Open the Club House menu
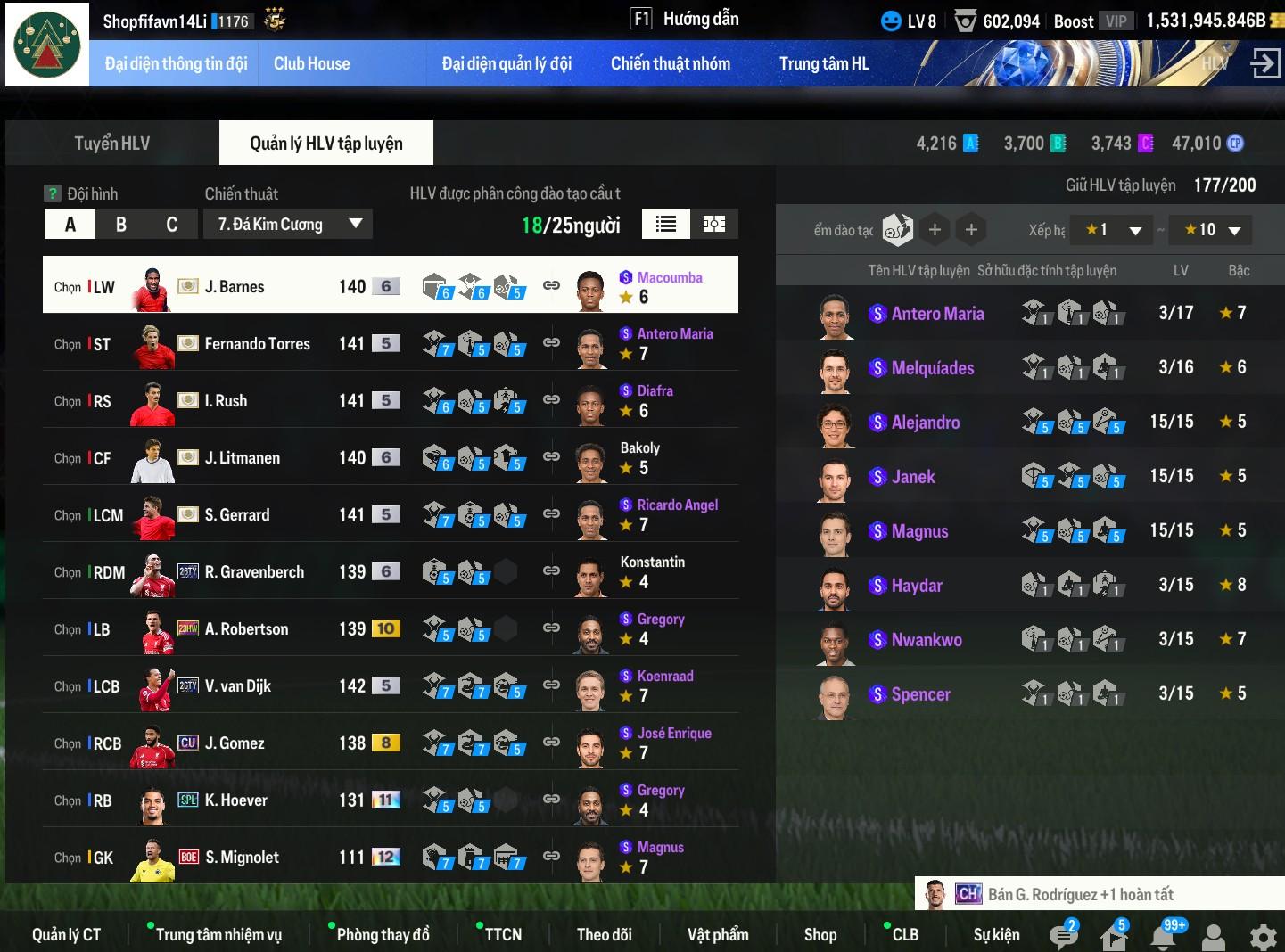The width and height of the screenshot is (1285, 952). tap(311, 63)
